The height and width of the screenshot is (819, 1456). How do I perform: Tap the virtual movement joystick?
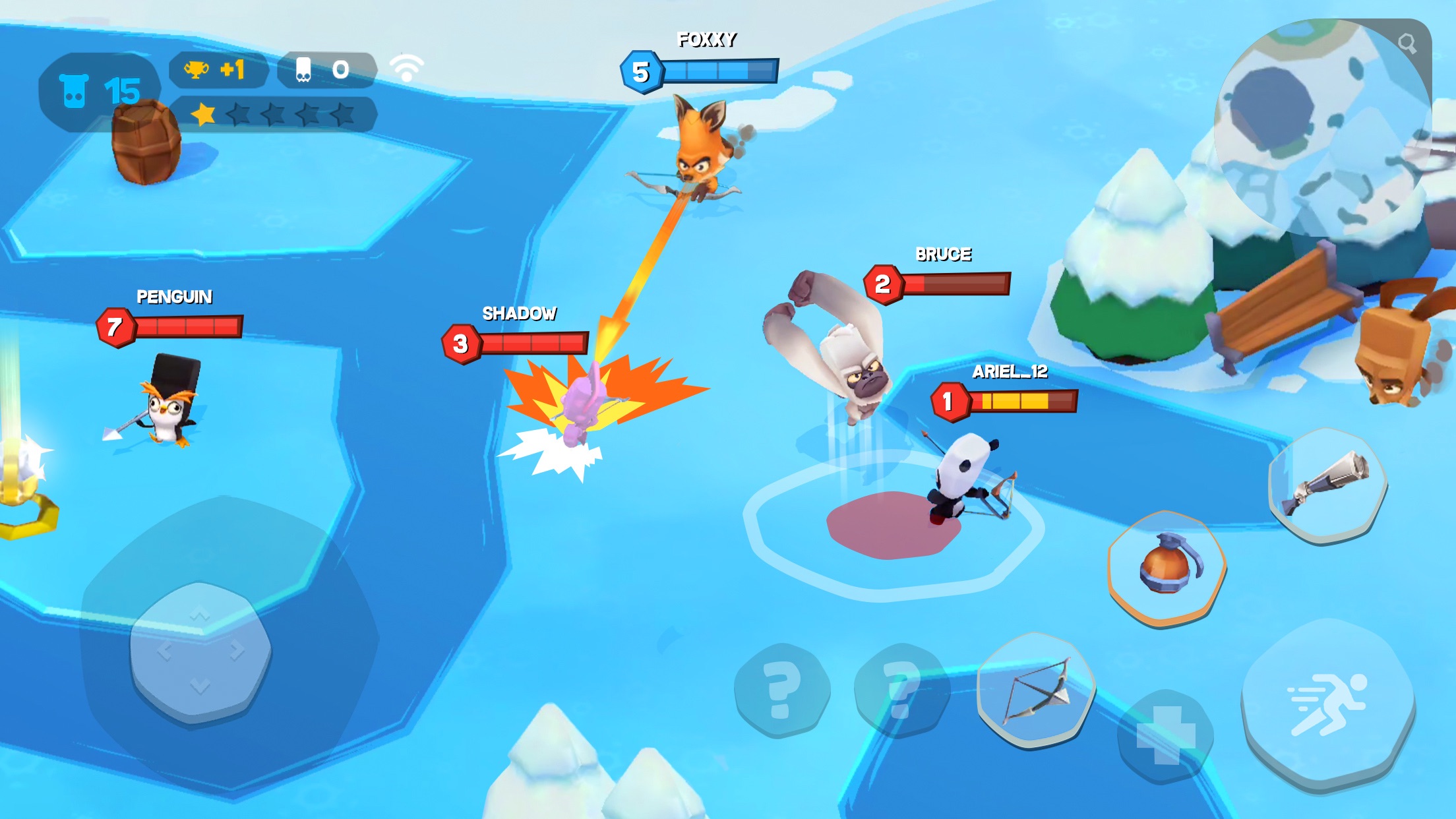click(x=200, y=652)
